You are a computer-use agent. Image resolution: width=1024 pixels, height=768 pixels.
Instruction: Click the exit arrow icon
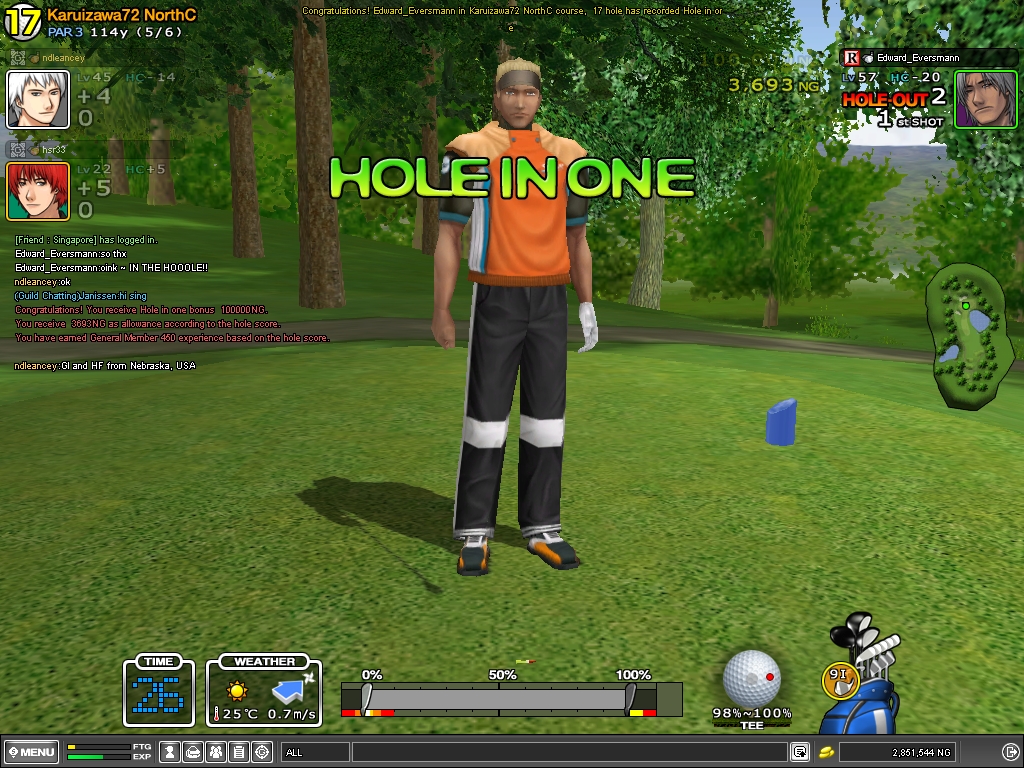click(x=1010, y=752)
